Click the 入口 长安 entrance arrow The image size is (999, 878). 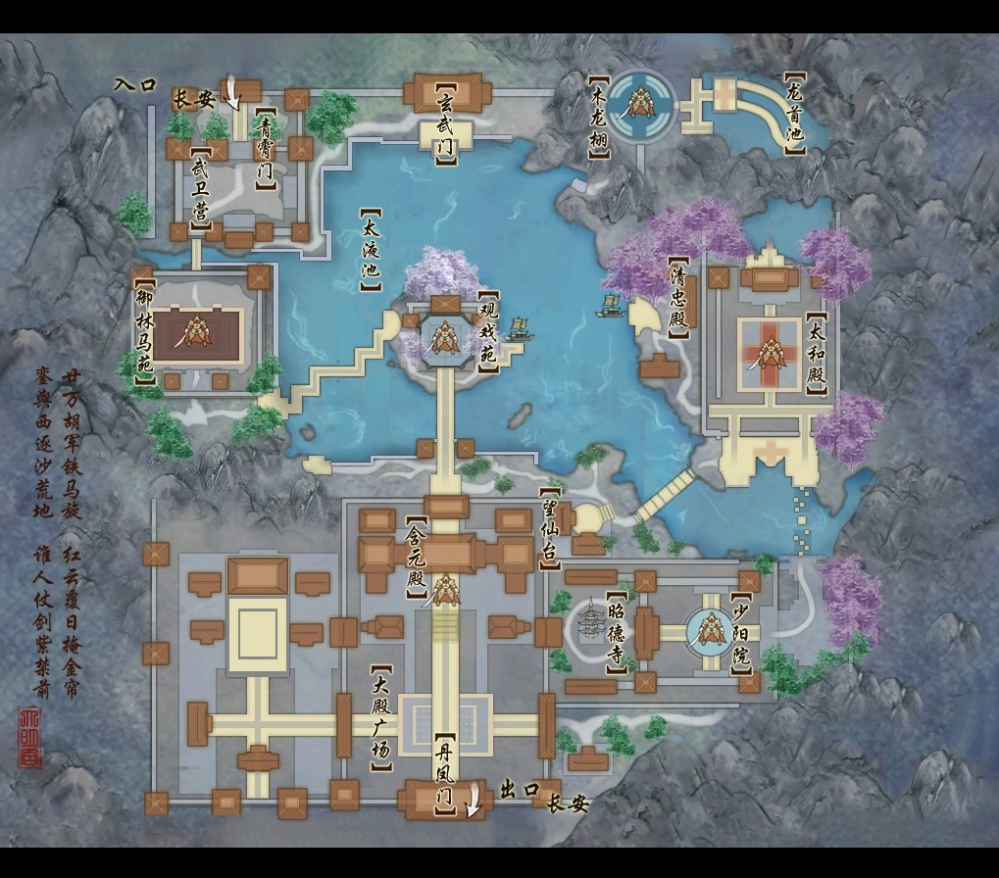(x=233, y=95)
